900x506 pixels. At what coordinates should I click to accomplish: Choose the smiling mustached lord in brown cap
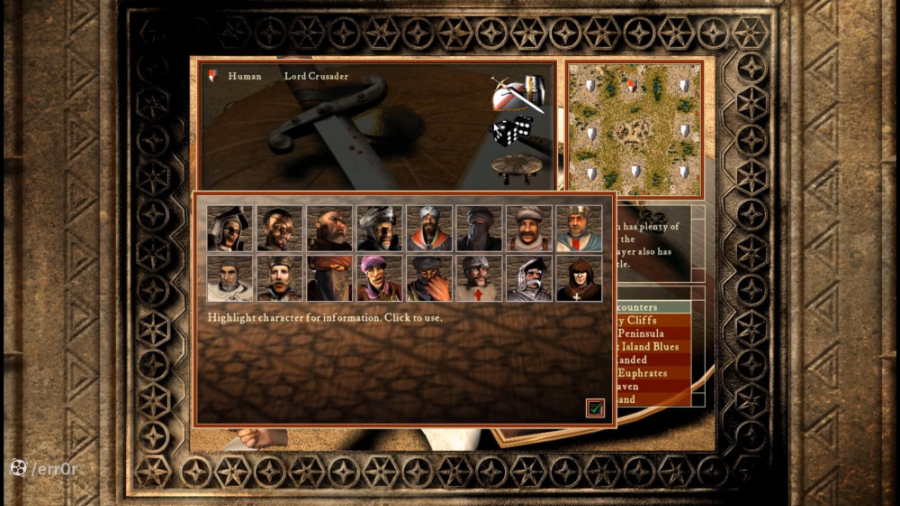coord(530,228)
